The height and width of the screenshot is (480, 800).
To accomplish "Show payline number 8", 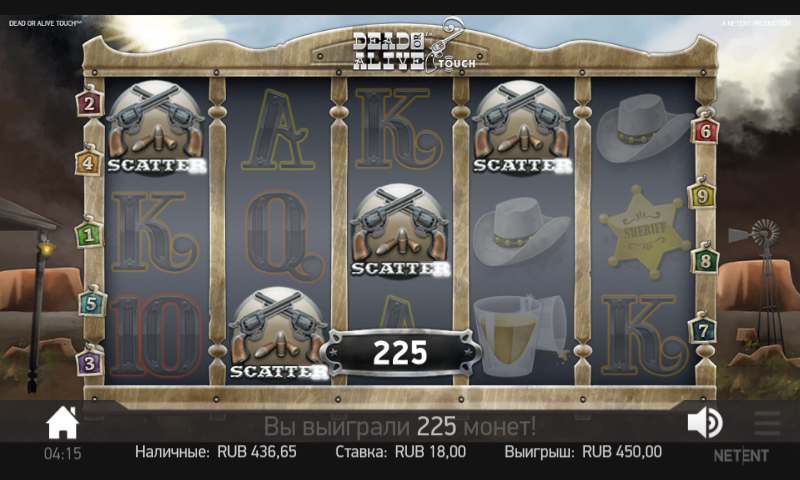I will click(x=705, y=262).
